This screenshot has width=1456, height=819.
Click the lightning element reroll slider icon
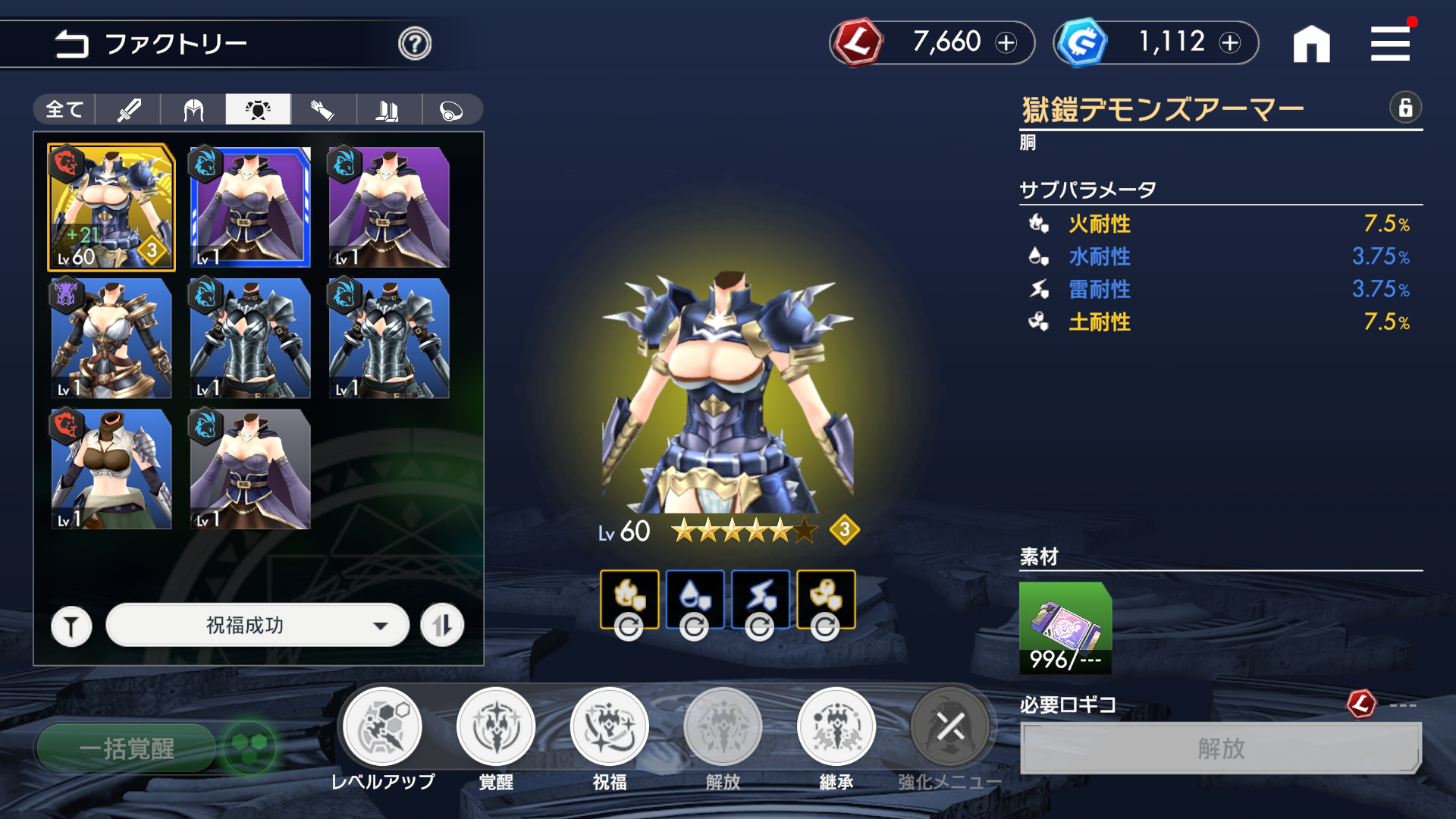[759, 627]
